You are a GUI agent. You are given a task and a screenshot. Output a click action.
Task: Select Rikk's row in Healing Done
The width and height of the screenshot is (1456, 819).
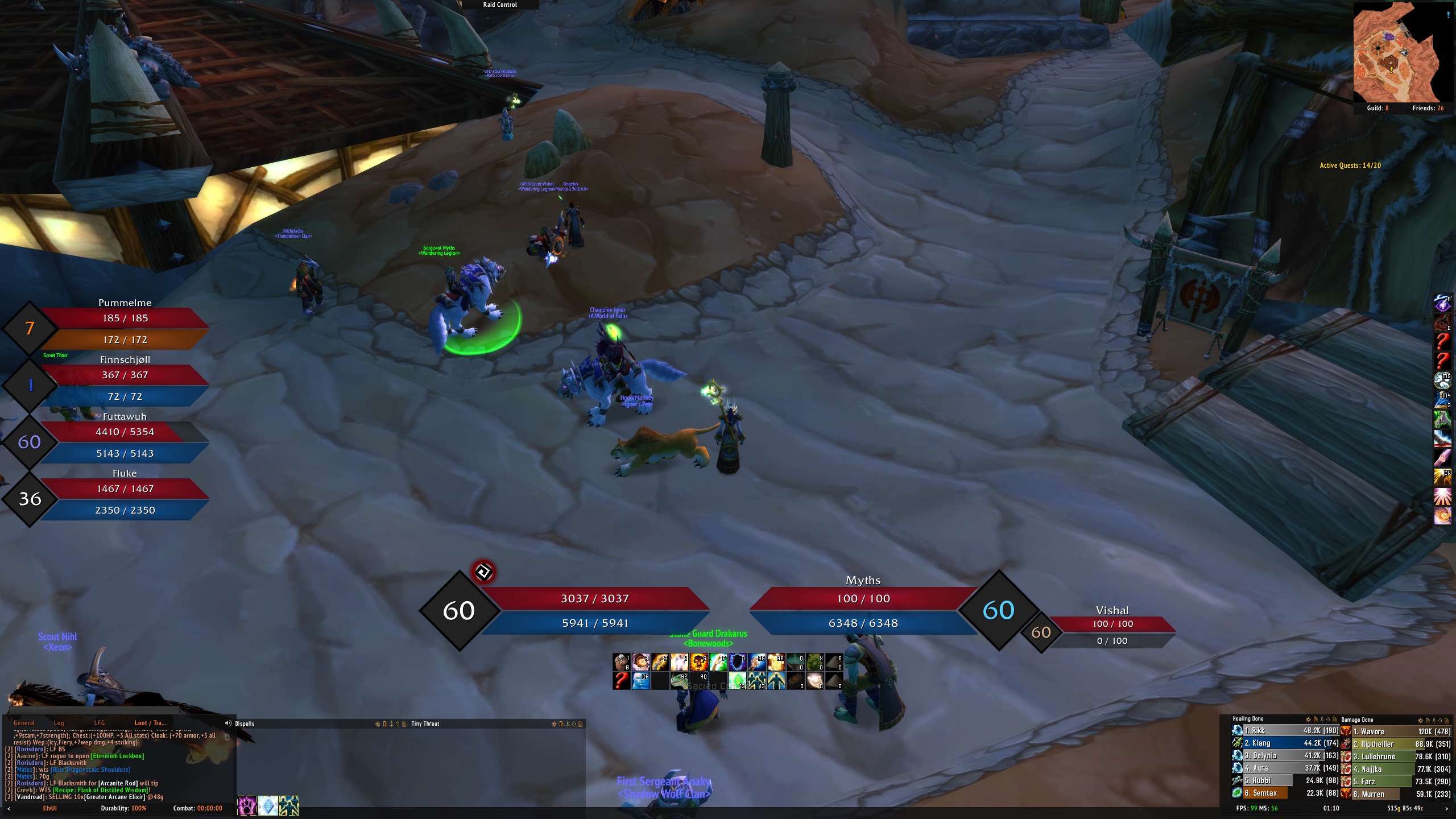(1285, 731)
